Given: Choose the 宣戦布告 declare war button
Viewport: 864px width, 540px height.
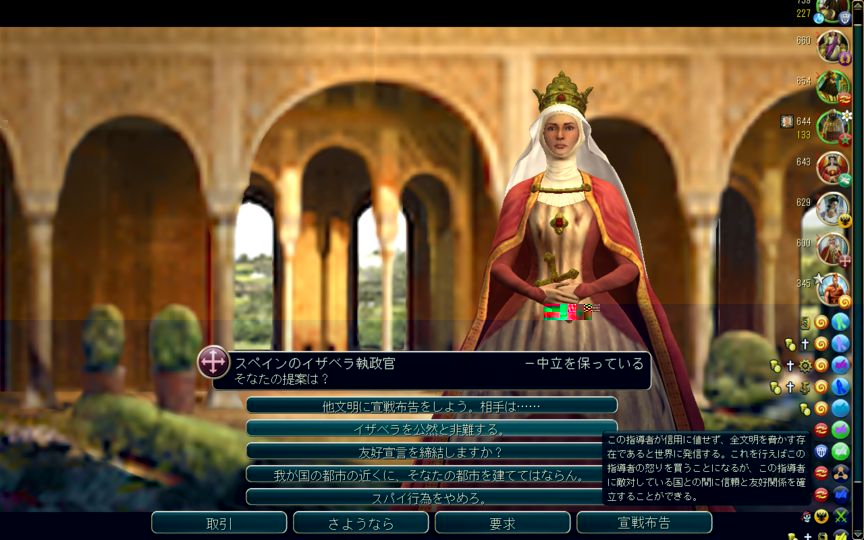Looking at the screenshot, I should (644, 523).
